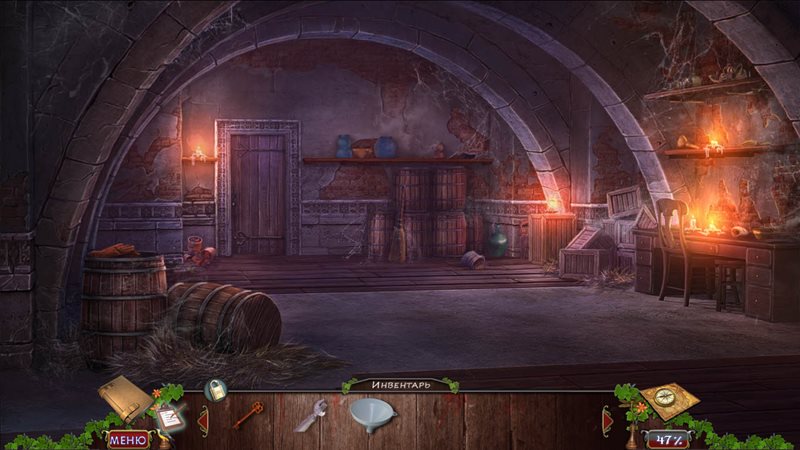
Task: Select the red key in inventory
Action: 248,413
